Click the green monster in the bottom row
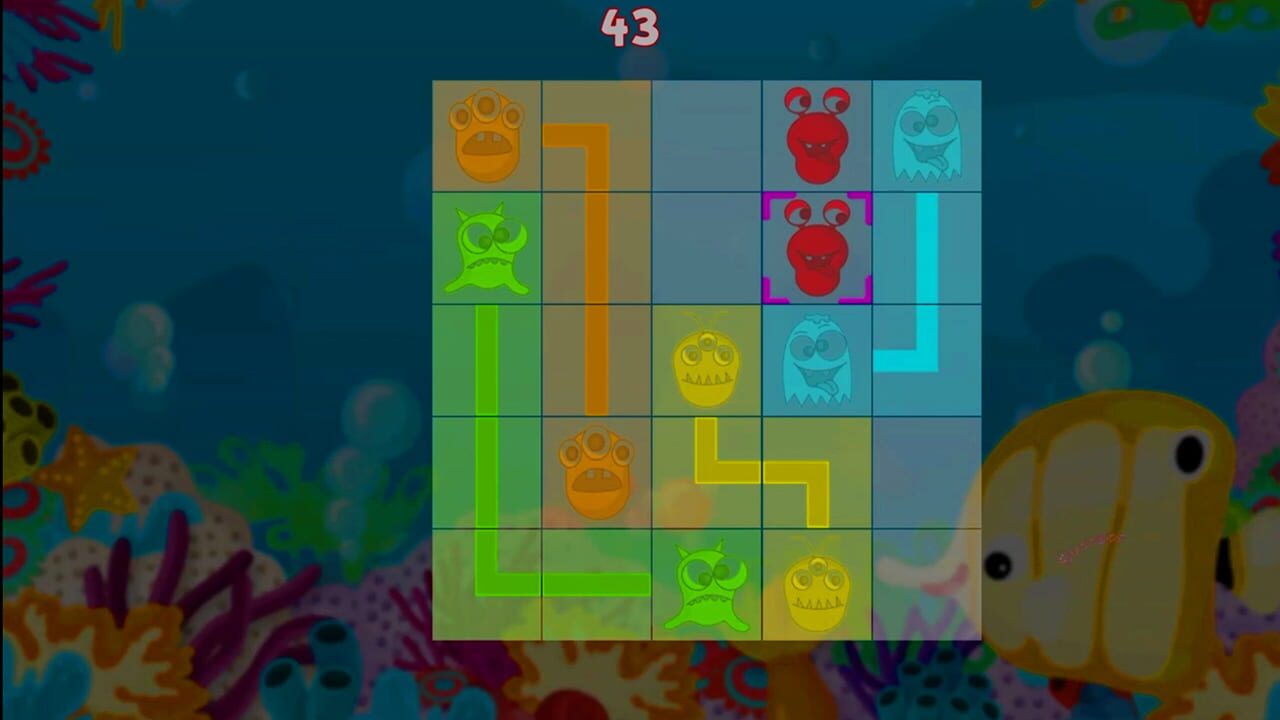Viewport: 1280px width, 720px height. coord(707,585)
